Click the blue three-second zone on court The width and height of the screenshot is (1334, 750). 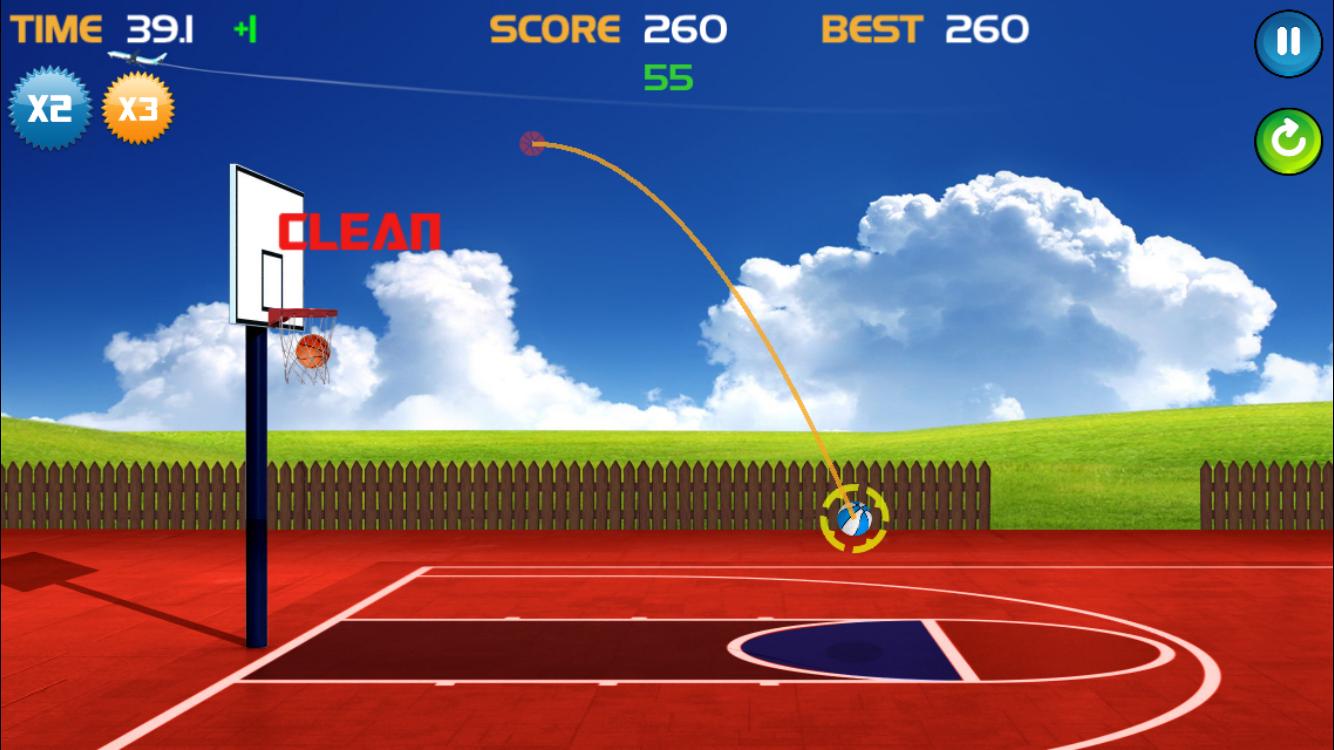(850, 650)
